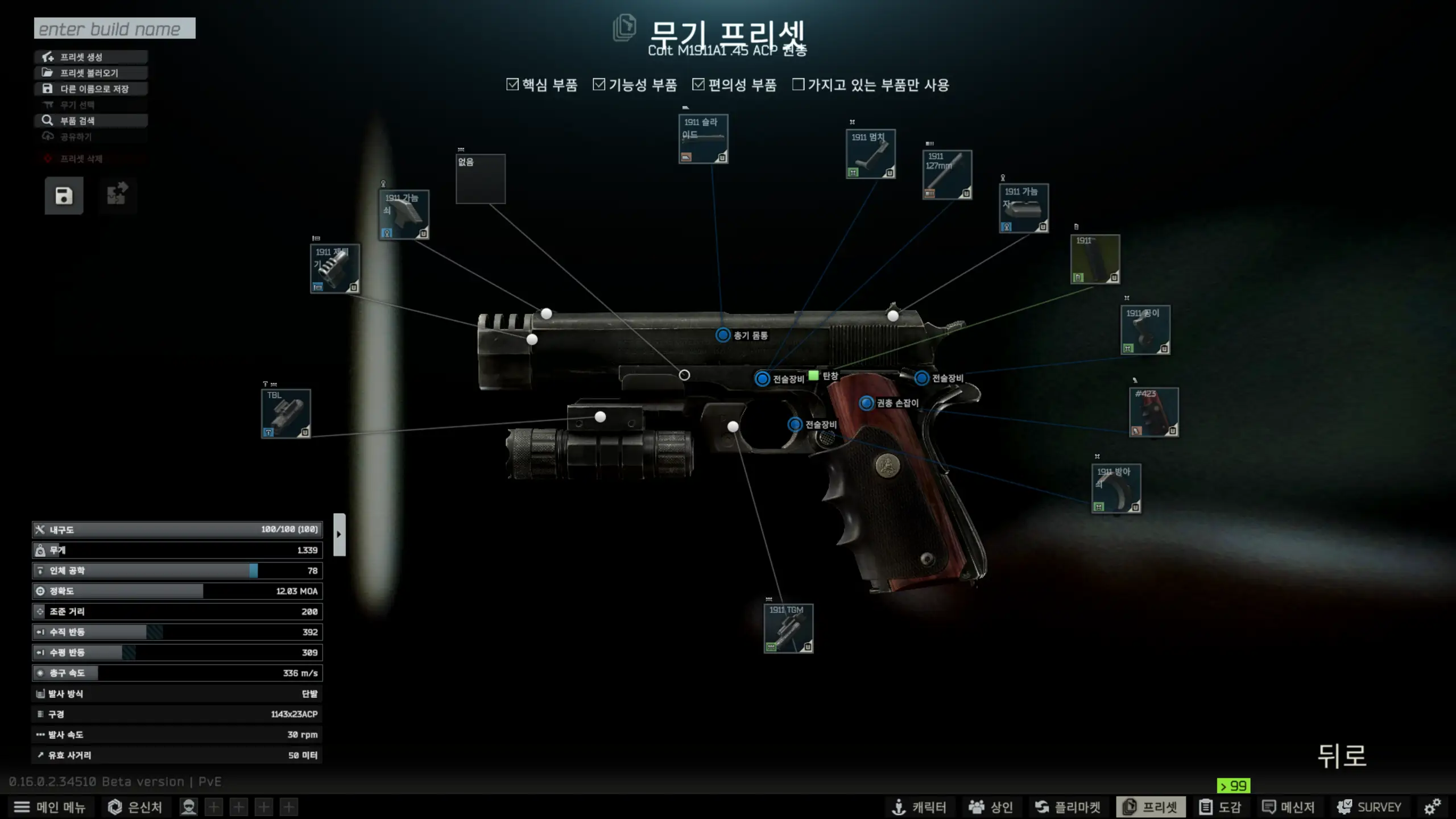Viewport: 1456px width, 819px height.
Task: Toggle the 핵심 부품 checkbox
Action: point(512,85)
